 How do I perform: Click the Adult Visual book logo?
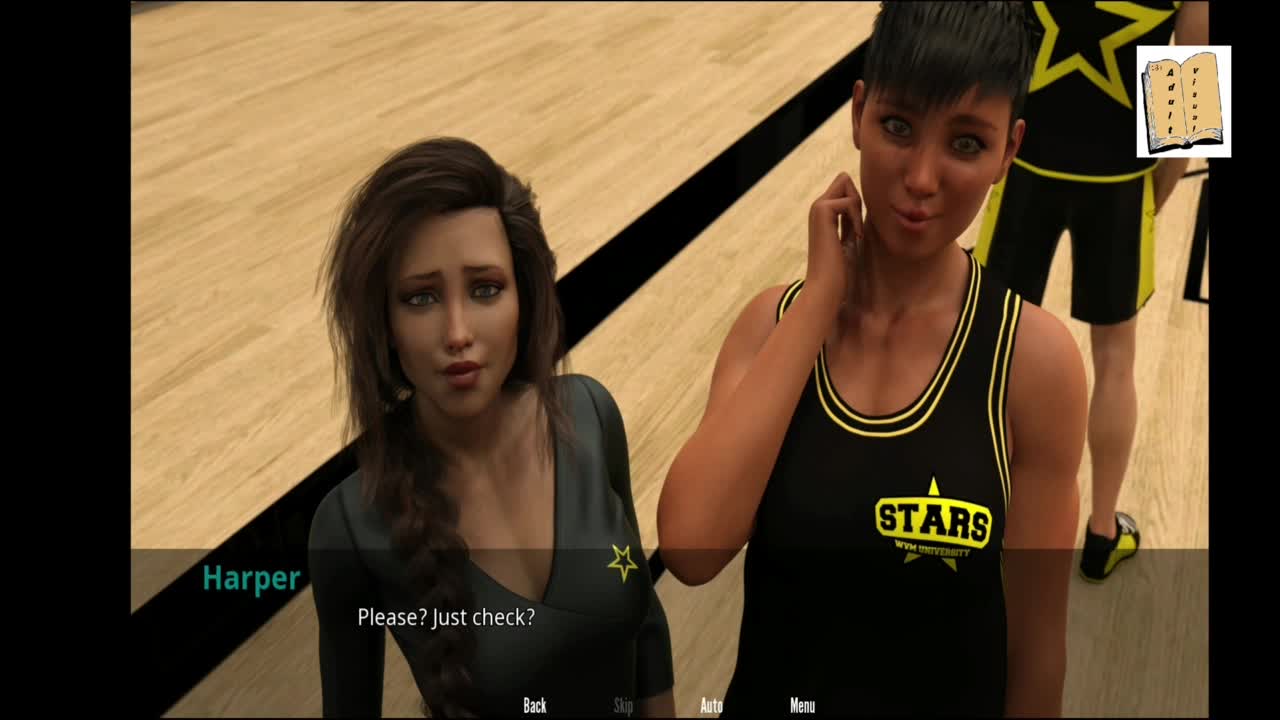tap(1183, 102)
